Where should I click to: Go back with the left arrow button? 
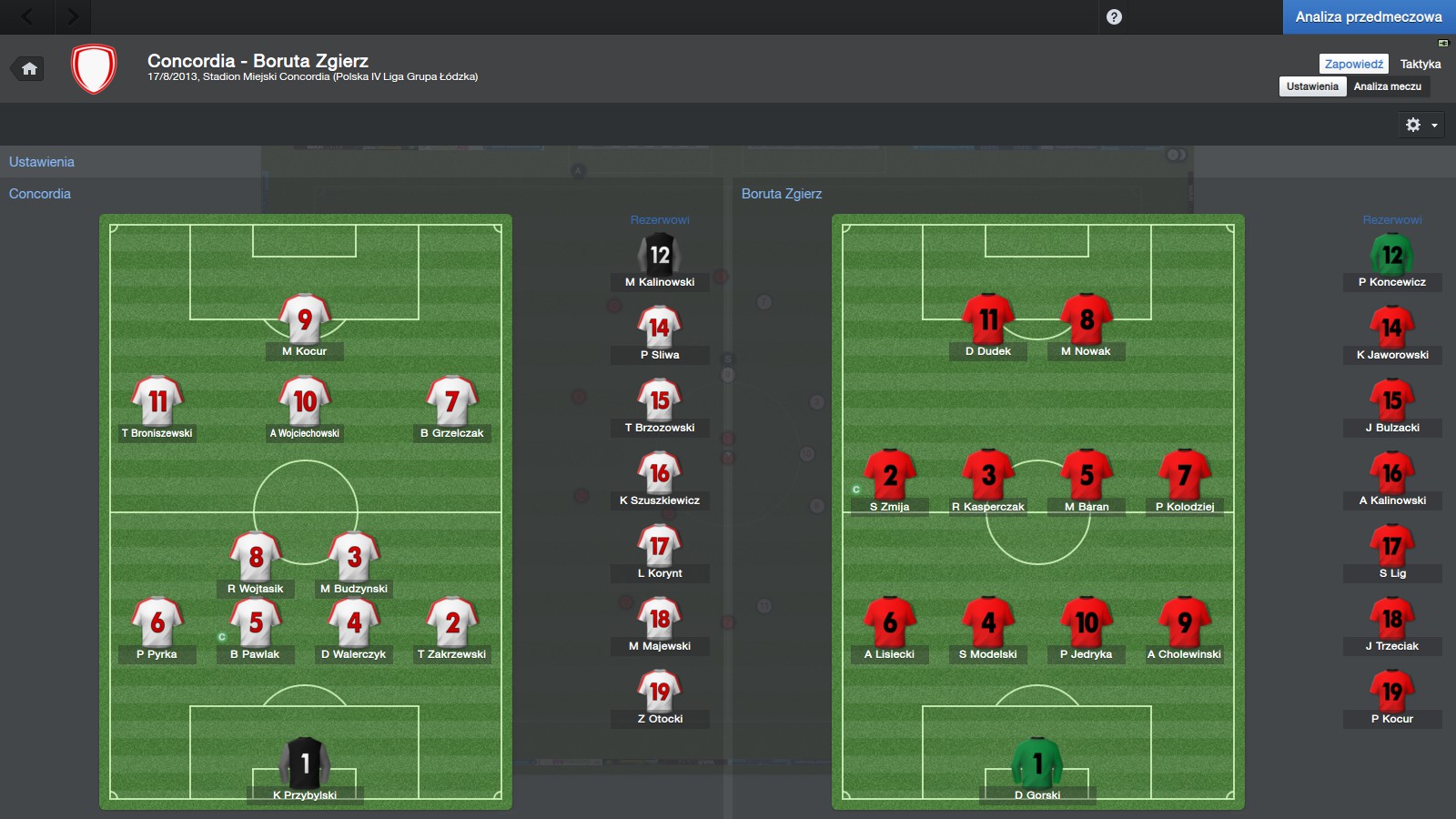pos(27,16)
